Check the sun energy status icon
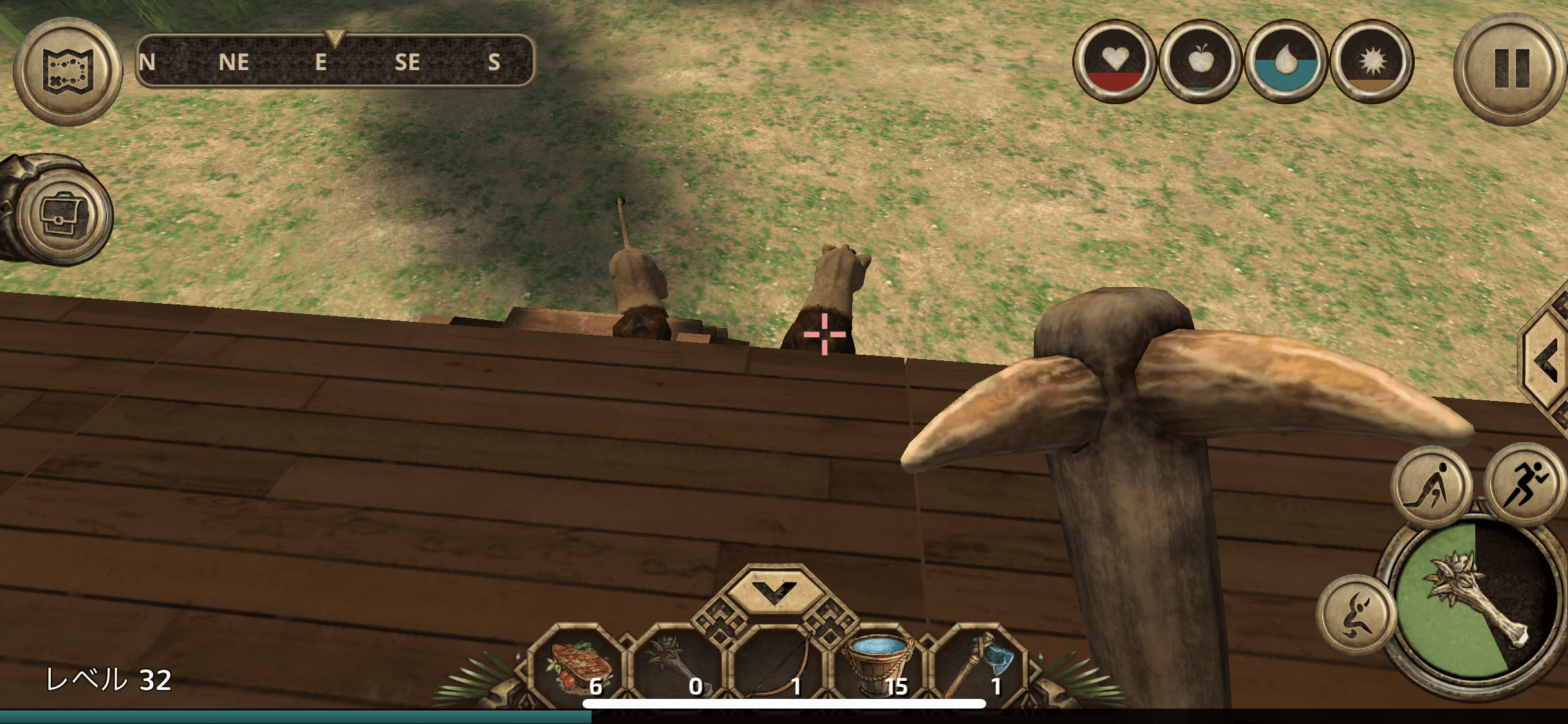The height and width of the screenshot is (724, 1568). 1372,62
